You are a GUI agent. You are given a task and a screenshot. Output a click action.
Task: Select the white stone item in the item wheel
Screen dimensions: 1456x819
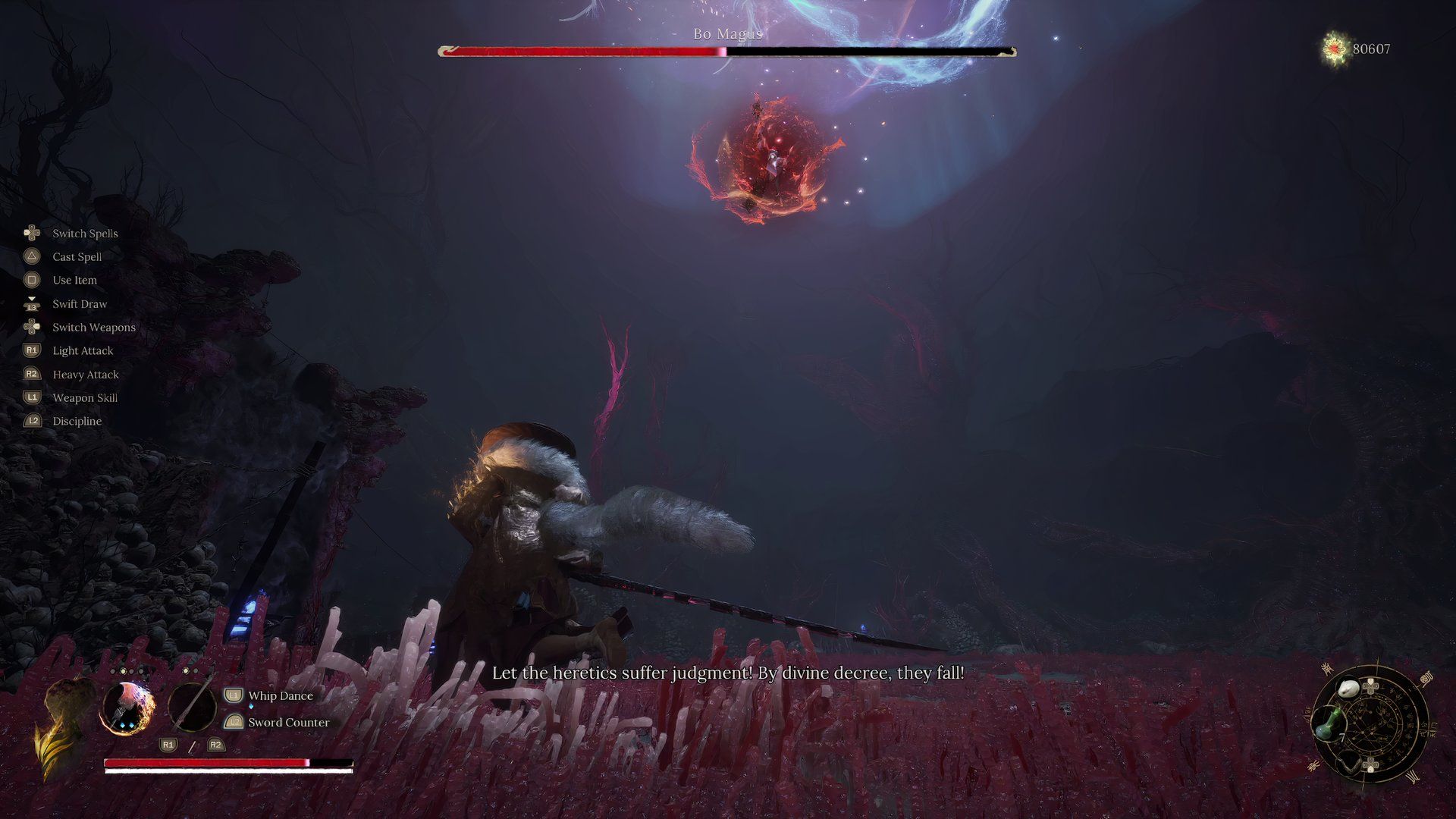(1348, 689)
